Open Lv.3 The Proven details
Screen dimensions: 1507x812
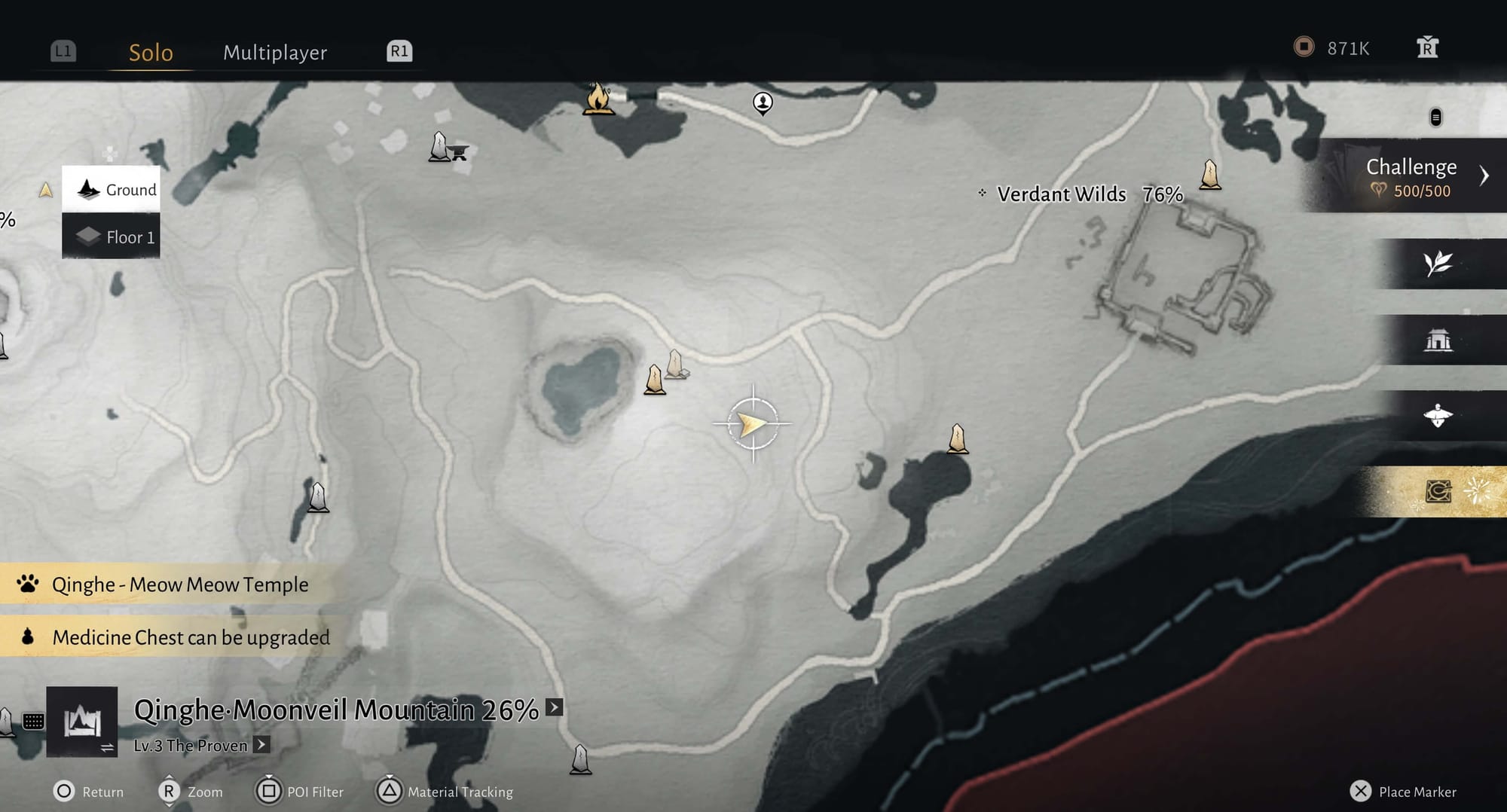point(261,745)
